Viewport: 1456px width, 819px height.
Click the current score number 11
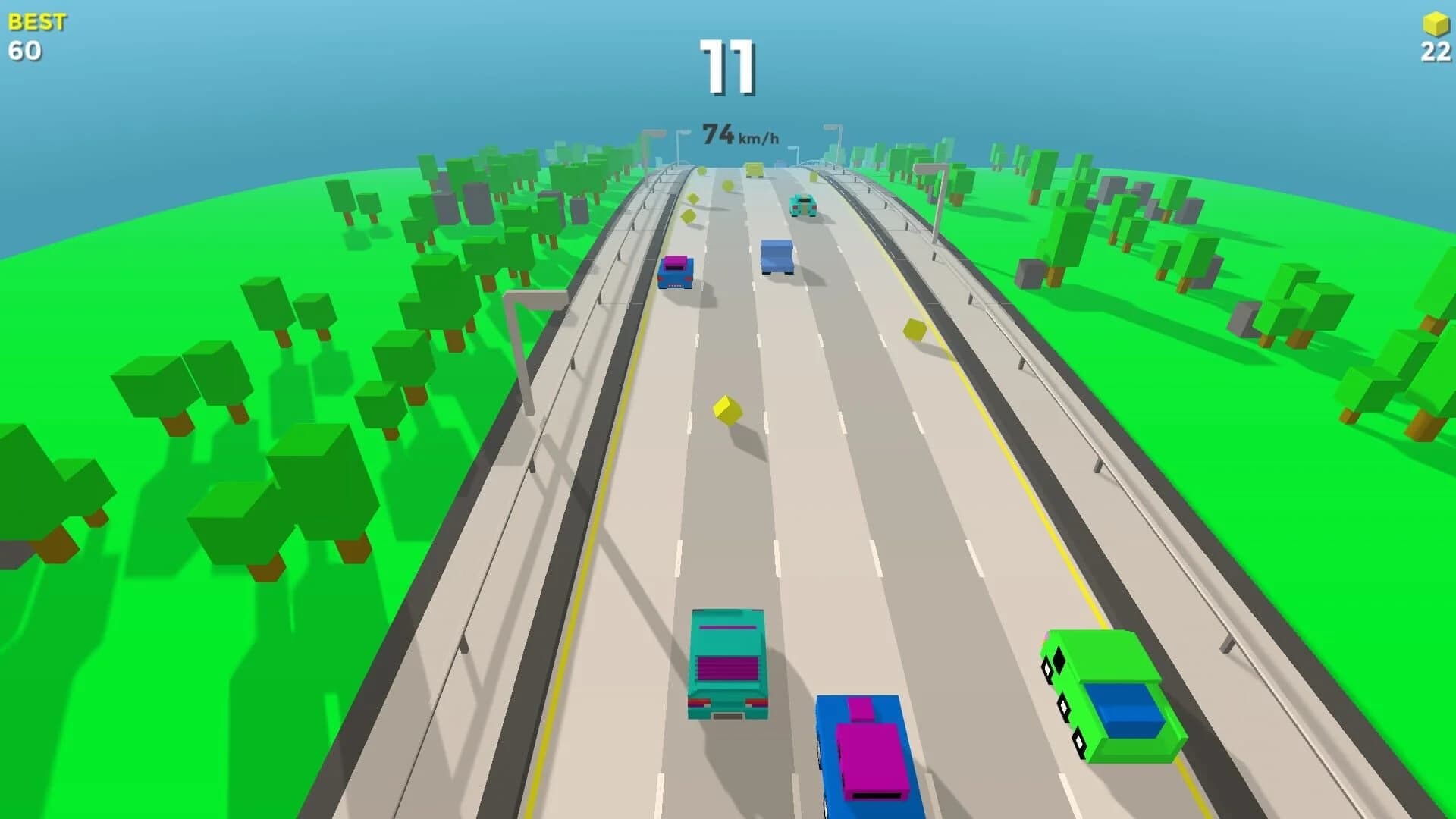click(730, 68)
